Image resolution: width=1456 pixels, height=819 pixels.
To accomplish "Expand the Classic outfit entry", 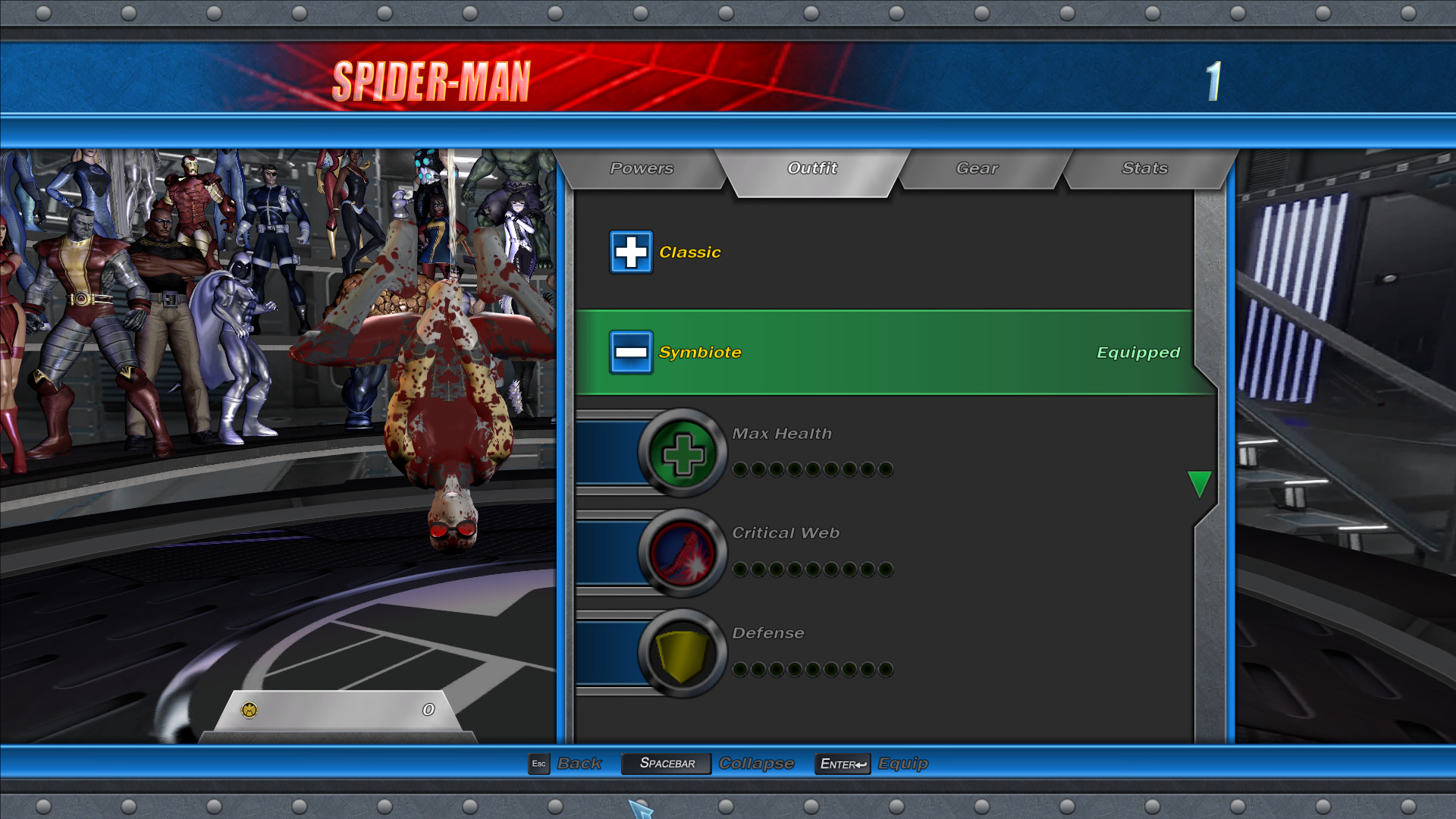I will (x=689, y=252).
